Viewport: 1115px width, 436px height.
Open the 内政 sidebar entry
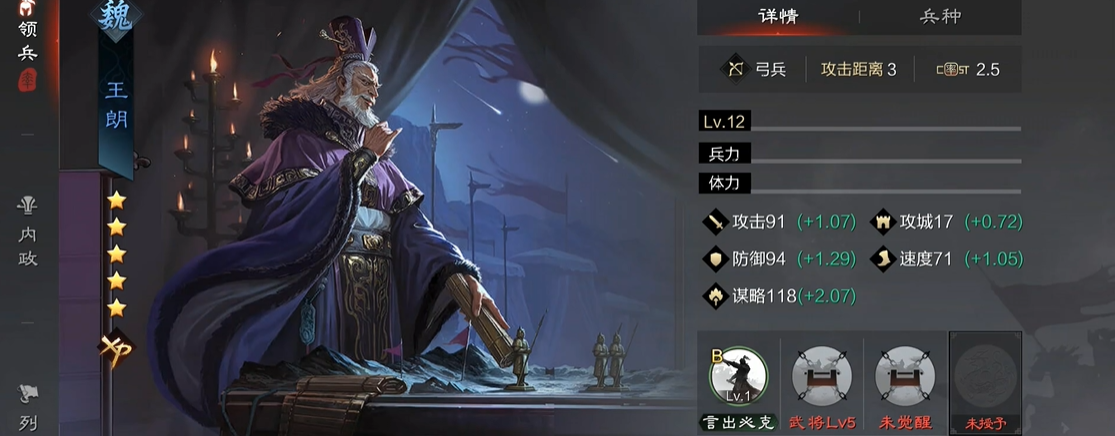(27, 230)
